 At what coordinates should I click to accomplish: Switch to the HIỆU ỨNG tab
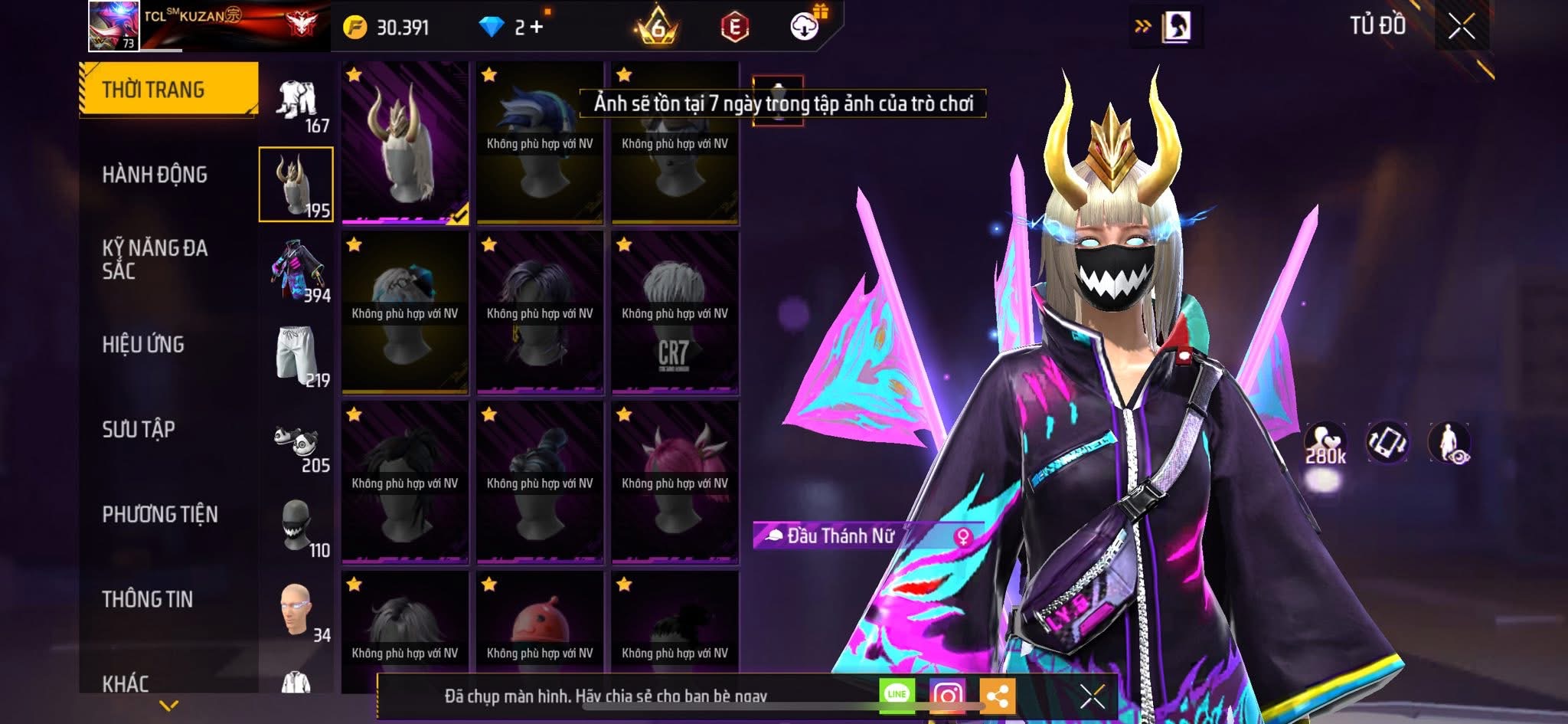tap(143, 345)
